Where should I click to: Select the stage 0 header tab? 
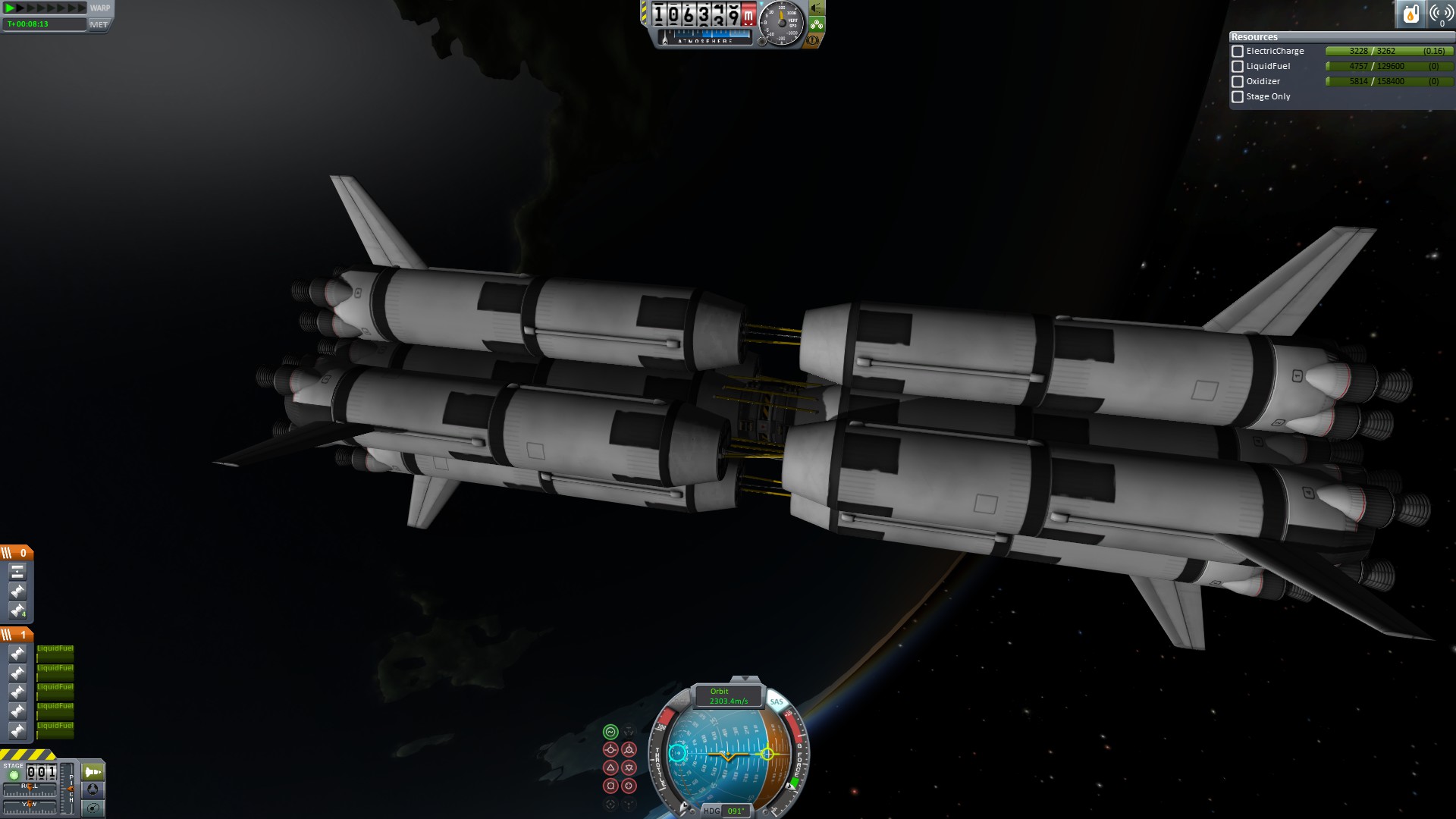coord(17,553)
